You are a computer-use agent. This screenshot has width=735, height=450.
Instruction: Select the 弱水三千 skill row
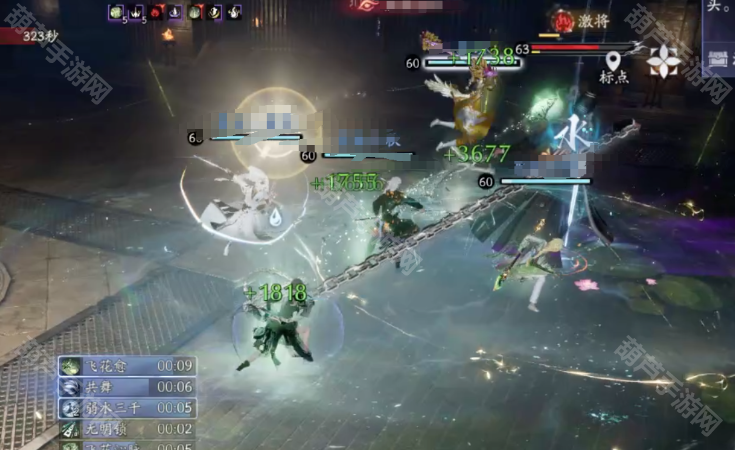pyautogui.click(x=126, y=408)
